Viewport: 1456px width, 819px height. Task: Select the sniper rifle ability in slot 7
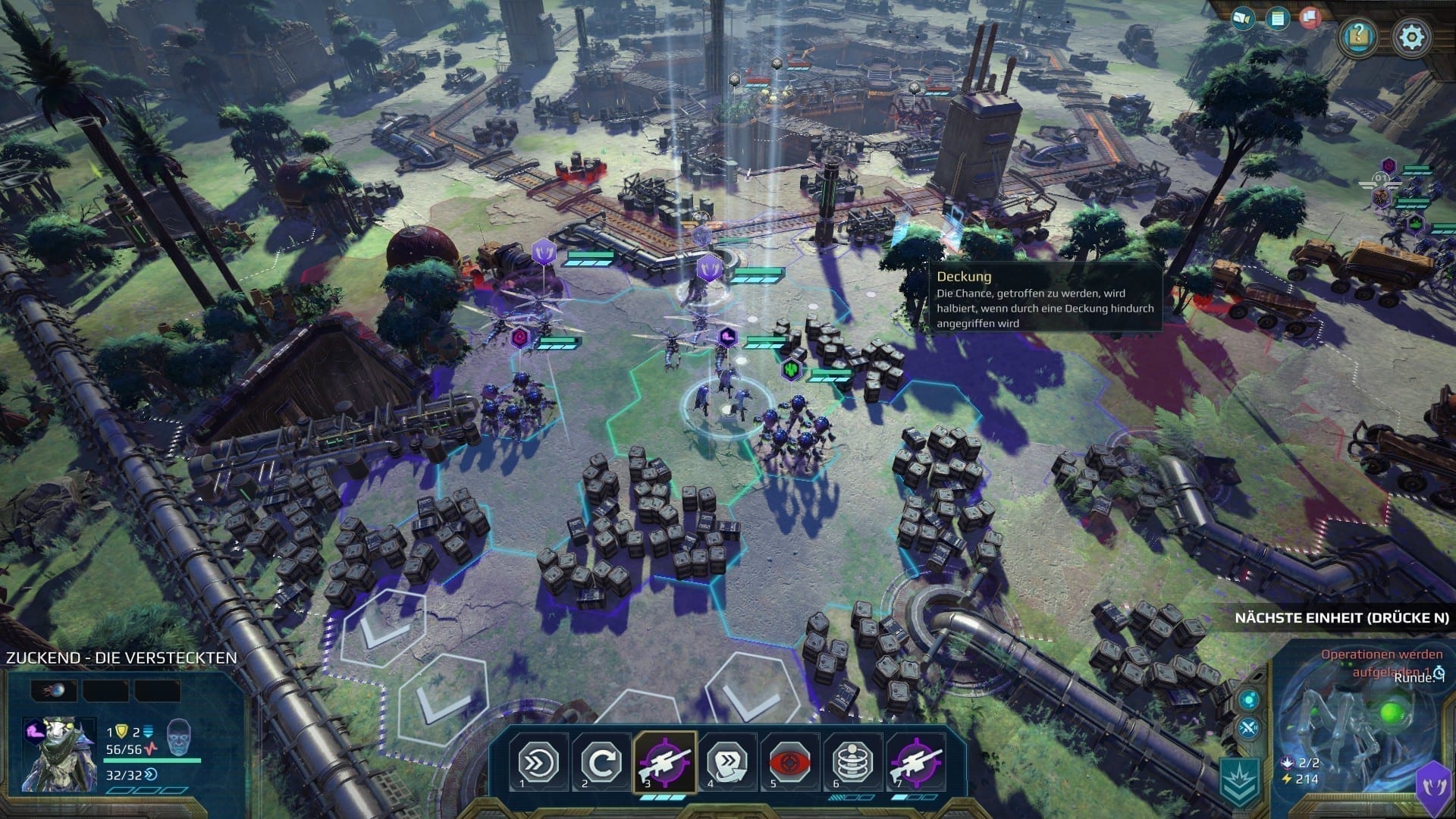point(916,762)
